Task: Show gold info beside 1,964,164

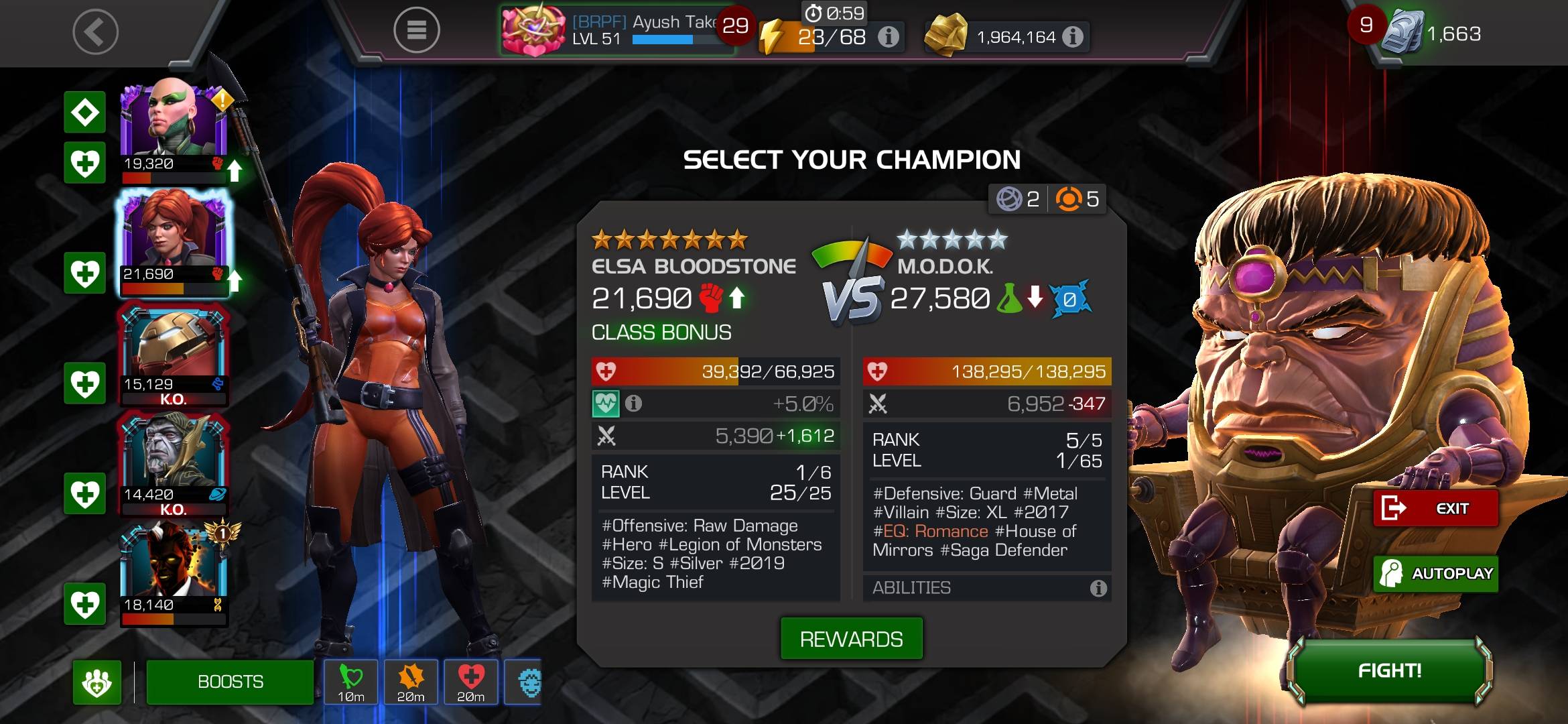Action: click(1073, 37)
